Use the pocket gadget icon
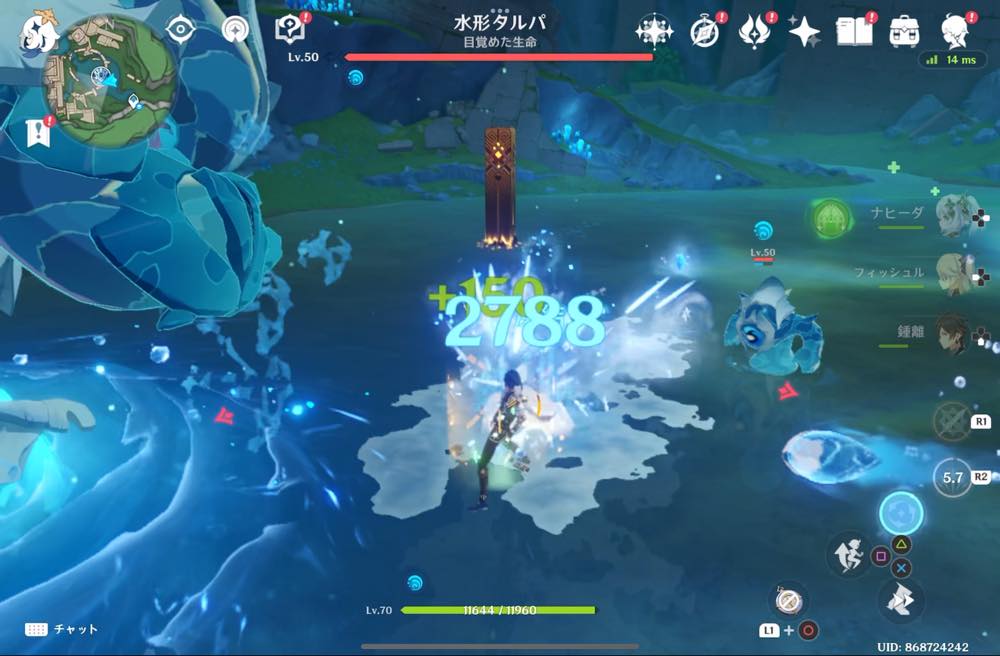This screenshot has height=656, width=1000. 788,600
